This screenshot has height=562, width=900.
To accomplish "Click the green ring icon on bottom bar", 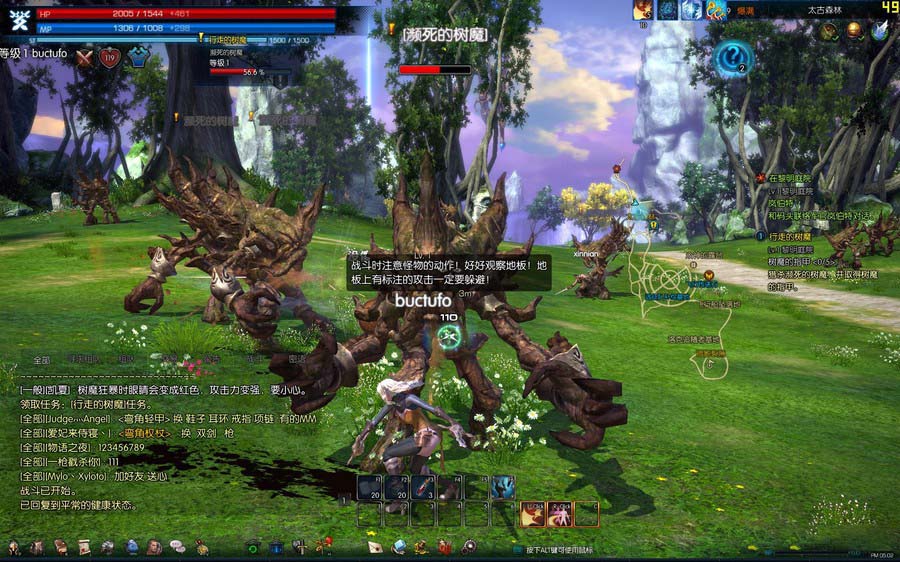I will tap(253, 547).
